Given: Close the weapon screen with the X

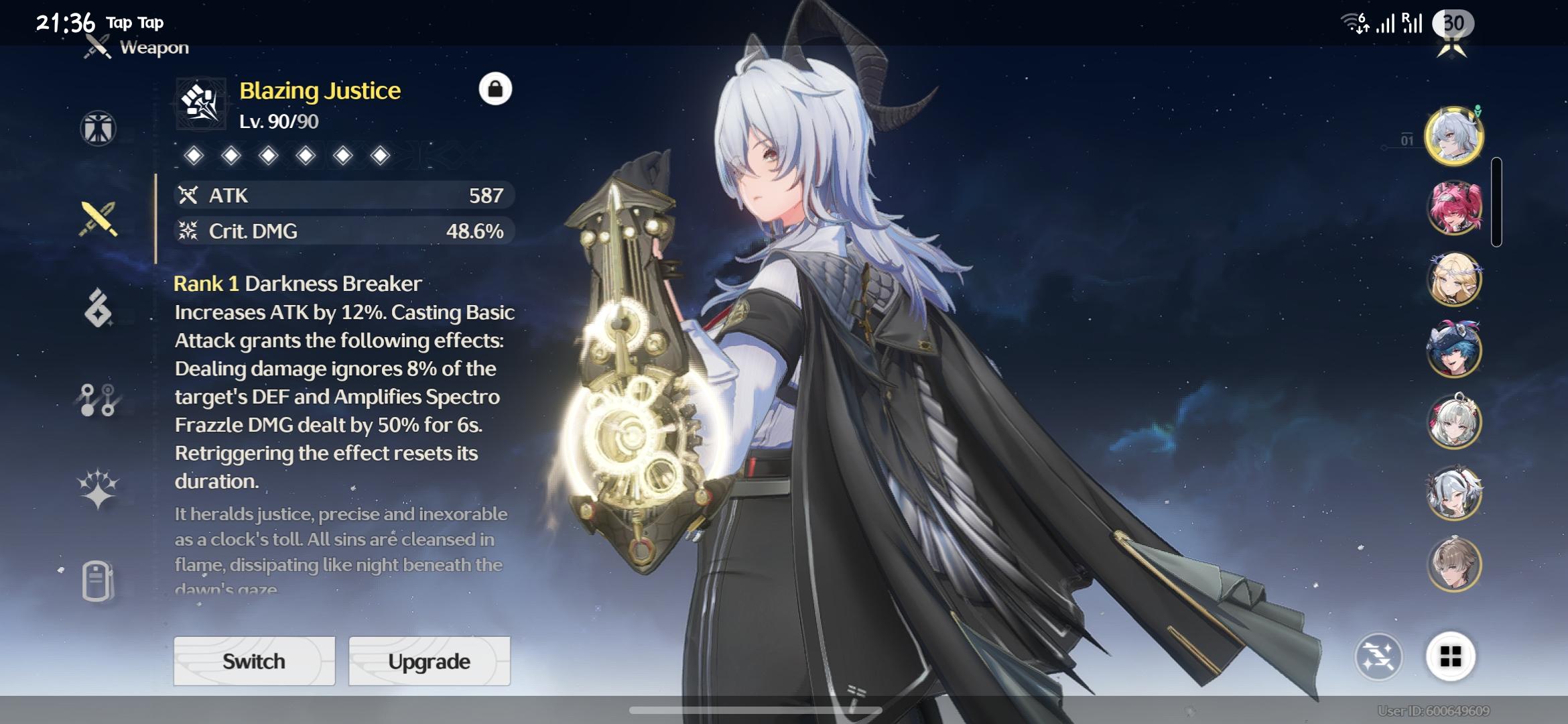Looking at the screenshot, I should 1452,47.
